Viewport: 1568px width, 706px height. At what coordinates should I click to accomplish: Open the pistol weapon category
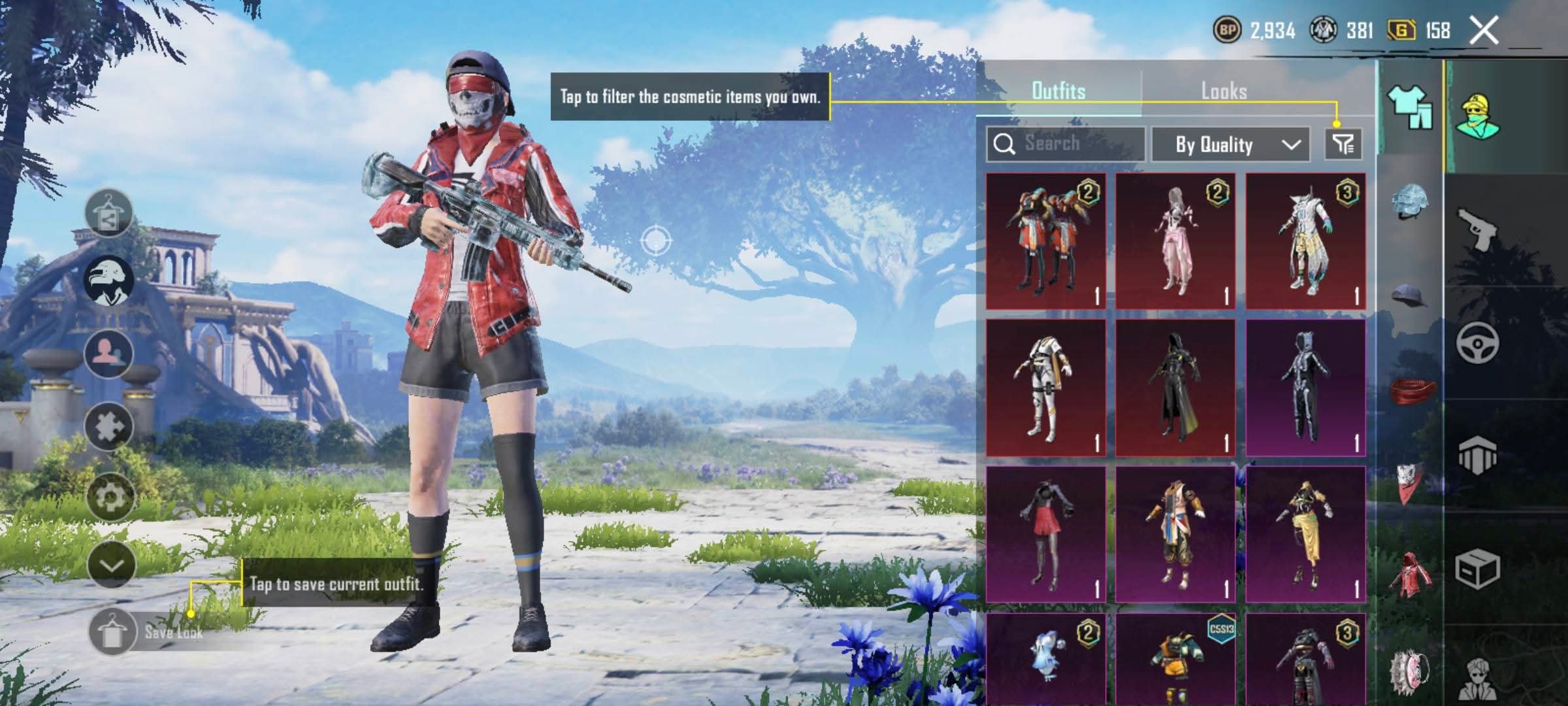[x=1478, y=229]
